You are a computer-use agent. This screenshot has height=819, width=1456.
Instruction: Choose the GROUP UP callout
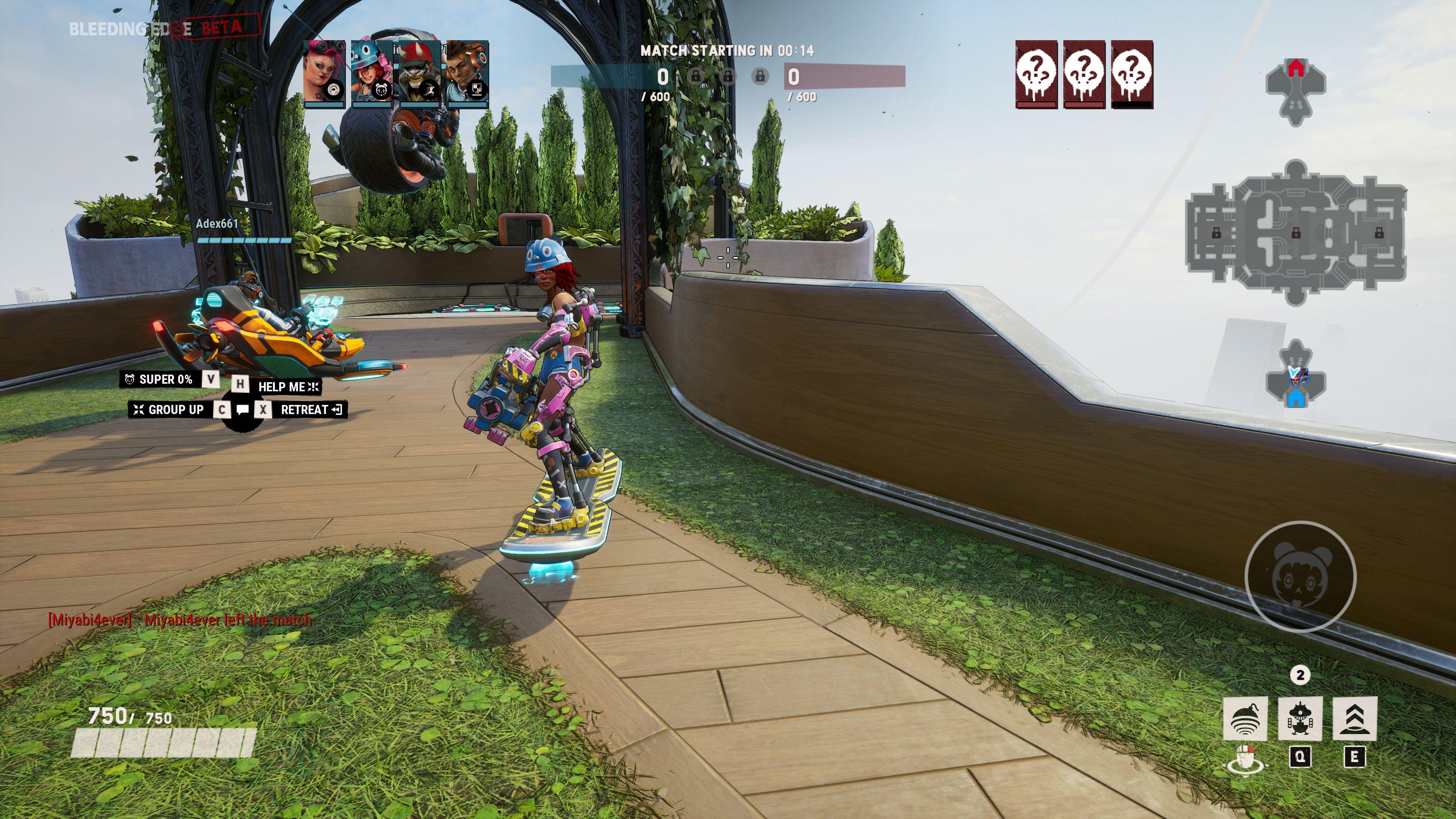[169, 410]
